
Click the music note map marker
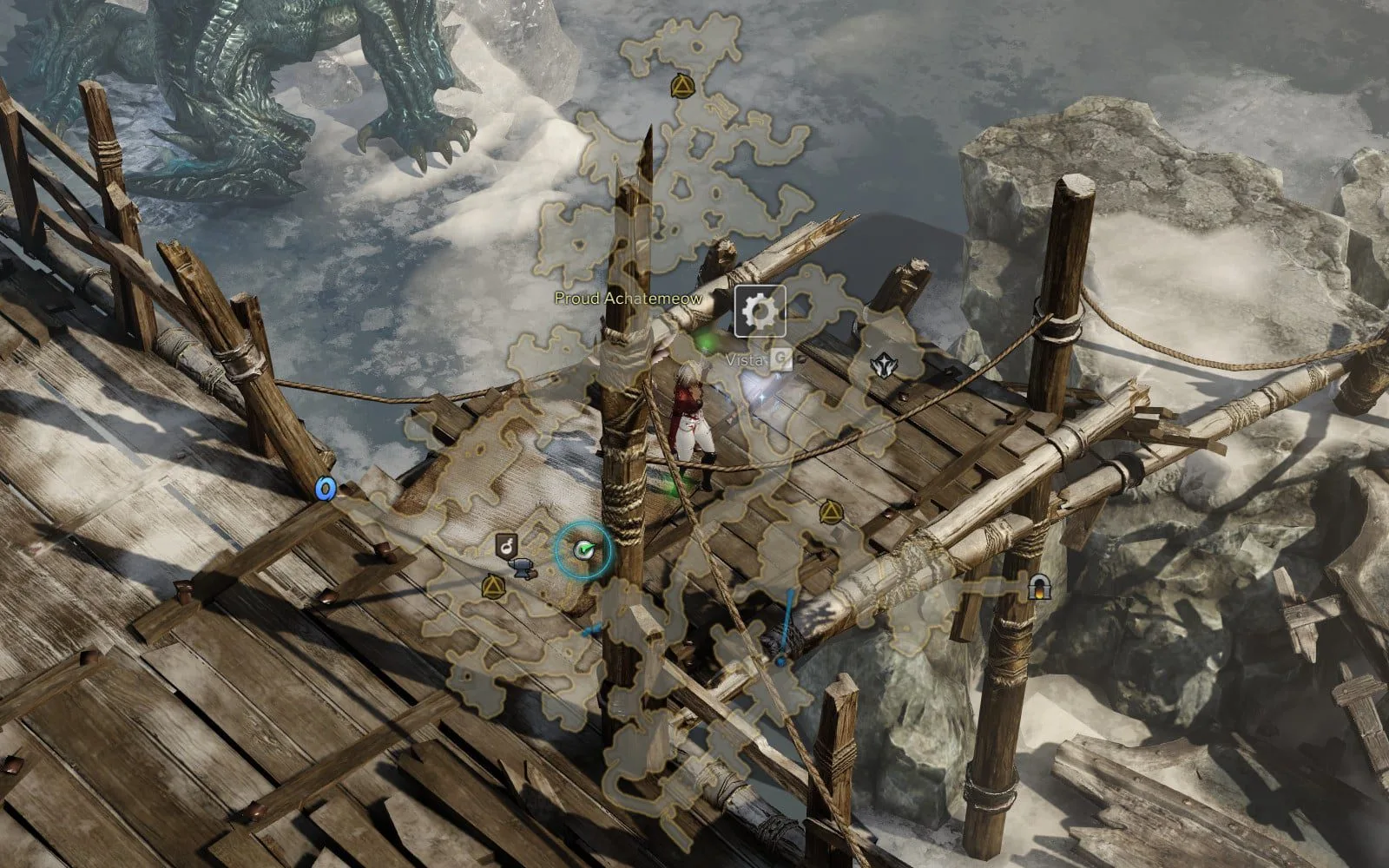coord(506,545)
